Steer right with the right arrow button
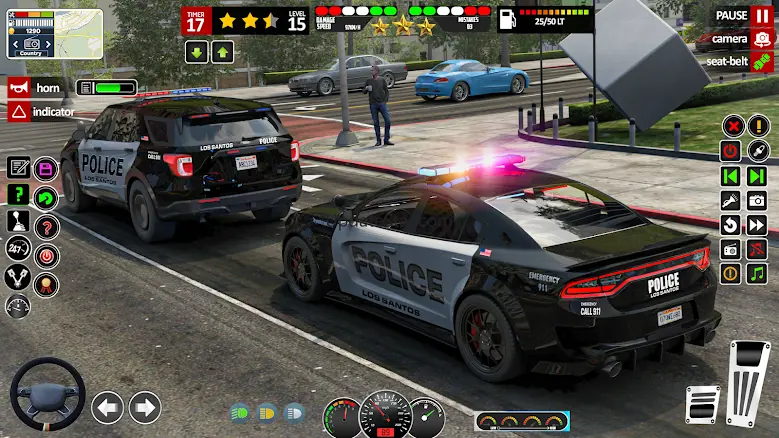Screen dimensions: 779x438 pos(145,407)
